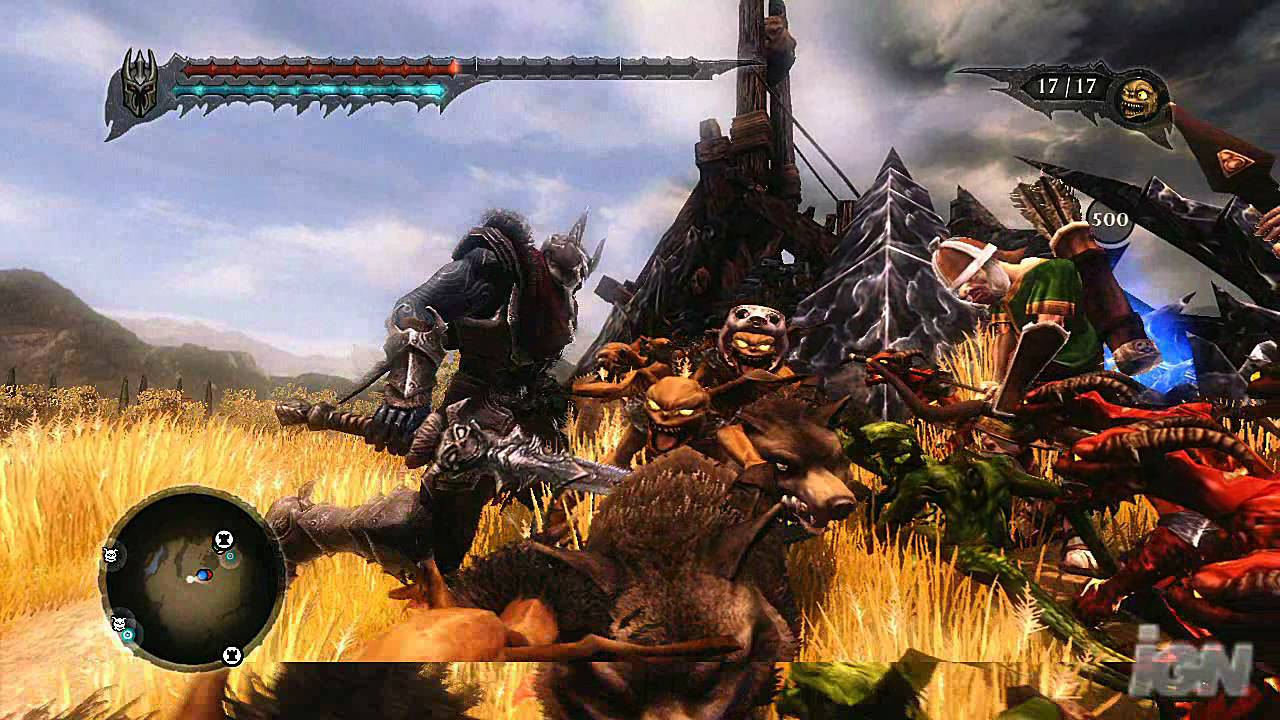The width and height of the screenshot is (1280, 720).
Task: Click the tower marker at the bottom of the minimap
Action: pyautogui.click(x=233, y=655)
